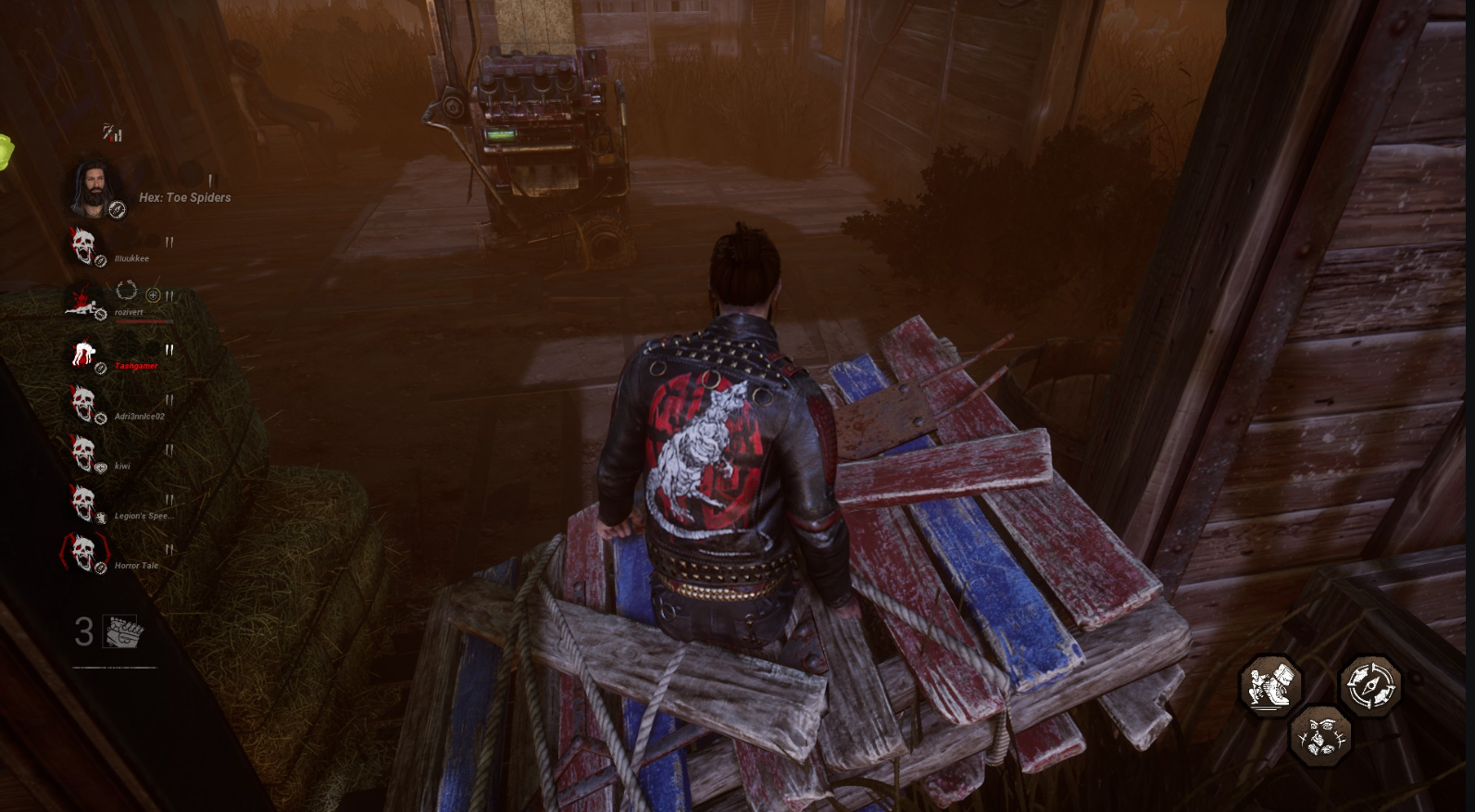The height and width of the screenshot is (812, 1475).
Task: Click the running boots status effect icon
Action: coord(1271,685)
